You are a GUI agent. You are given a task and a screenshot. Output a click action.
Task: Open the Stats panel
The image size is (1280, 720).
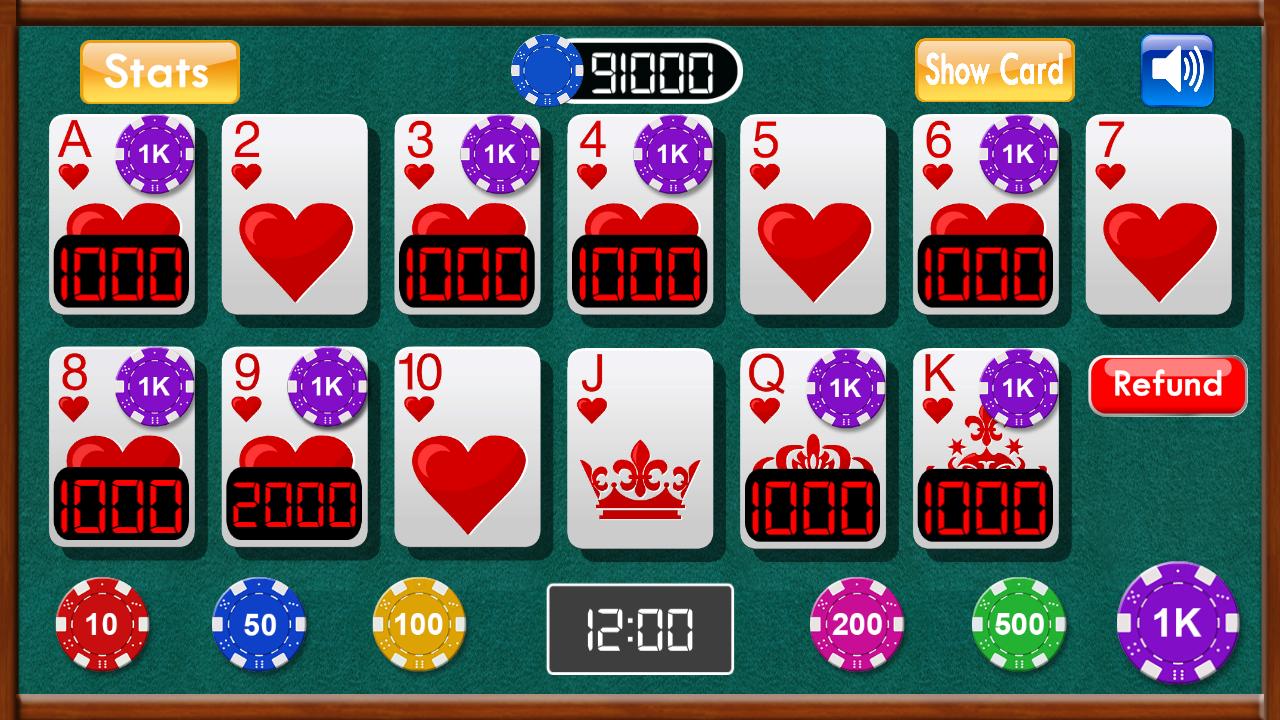tap(158, 70)
